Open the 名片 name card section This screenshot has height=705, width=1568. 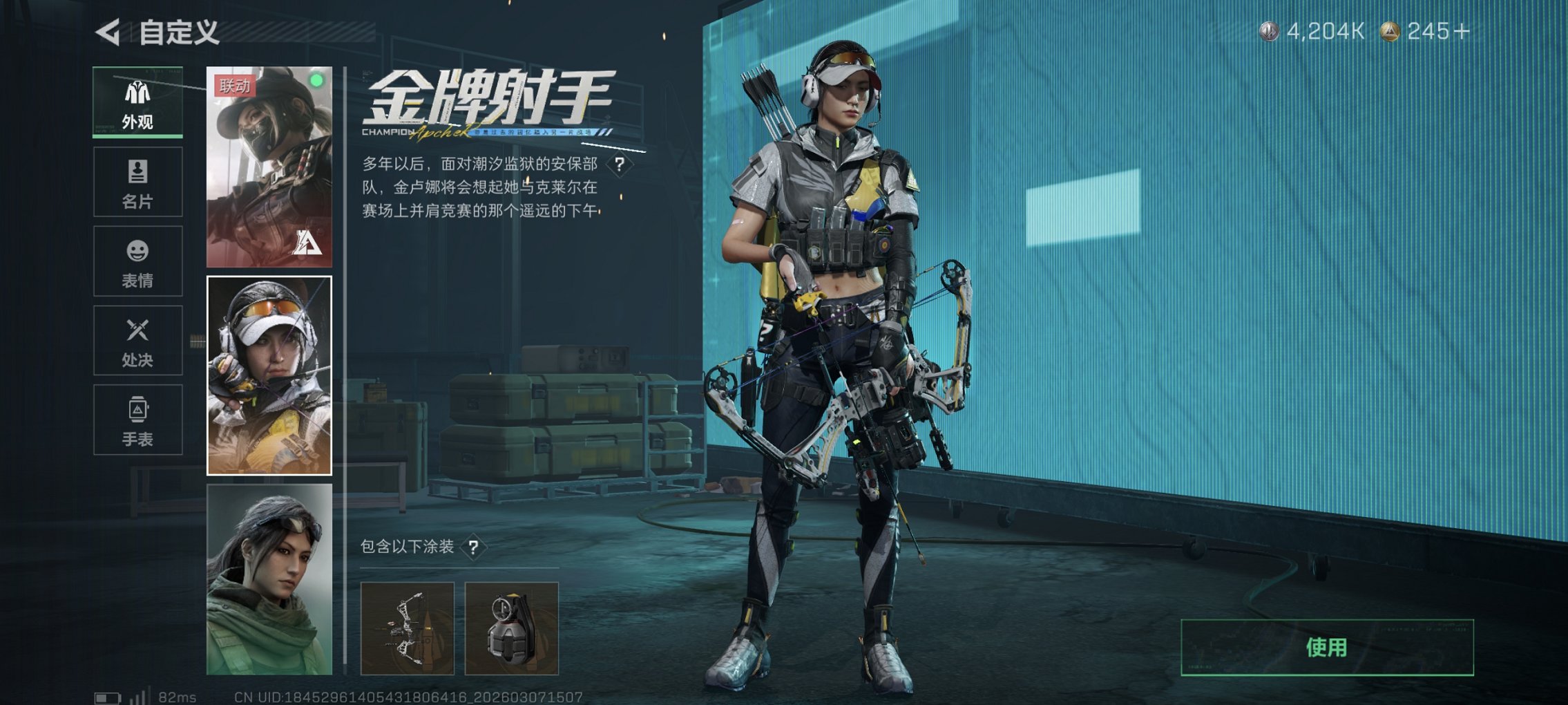click(137, 182)
